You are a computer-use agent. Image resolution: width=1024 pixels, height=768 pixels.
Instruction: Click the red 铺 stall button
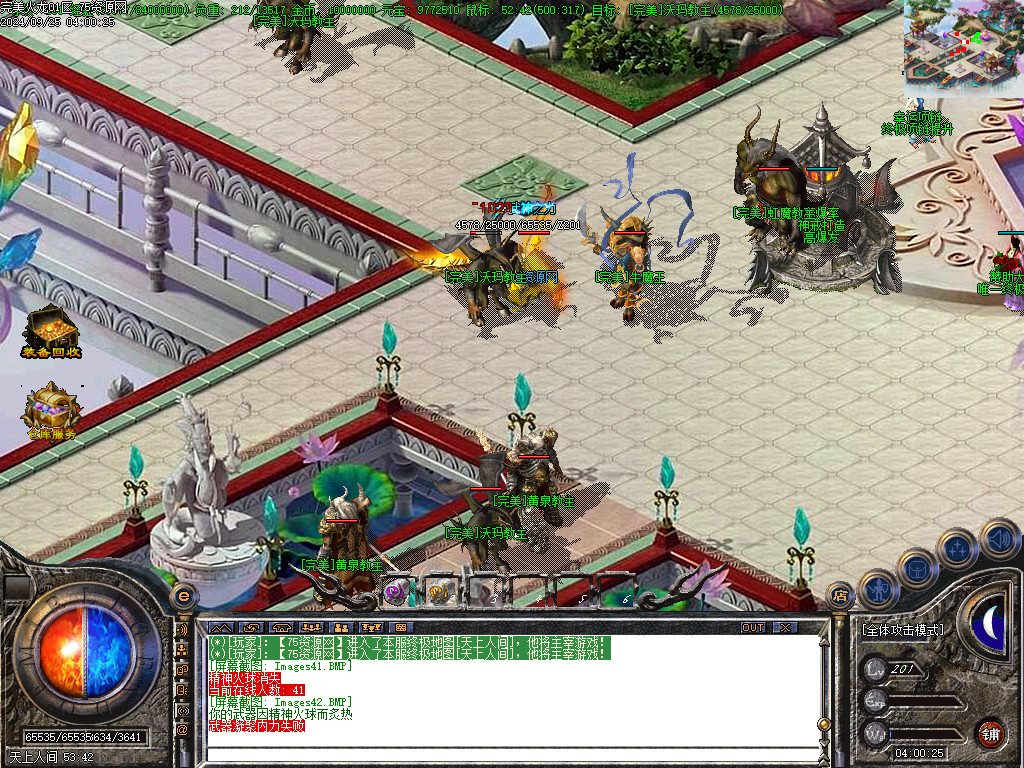990,733
